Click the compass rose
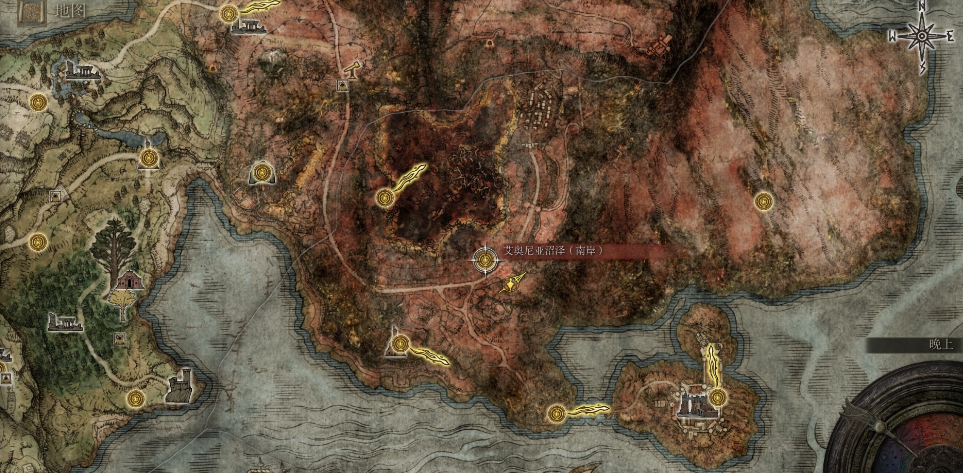This screenshot has height=473, width=963. pos(918,35)
